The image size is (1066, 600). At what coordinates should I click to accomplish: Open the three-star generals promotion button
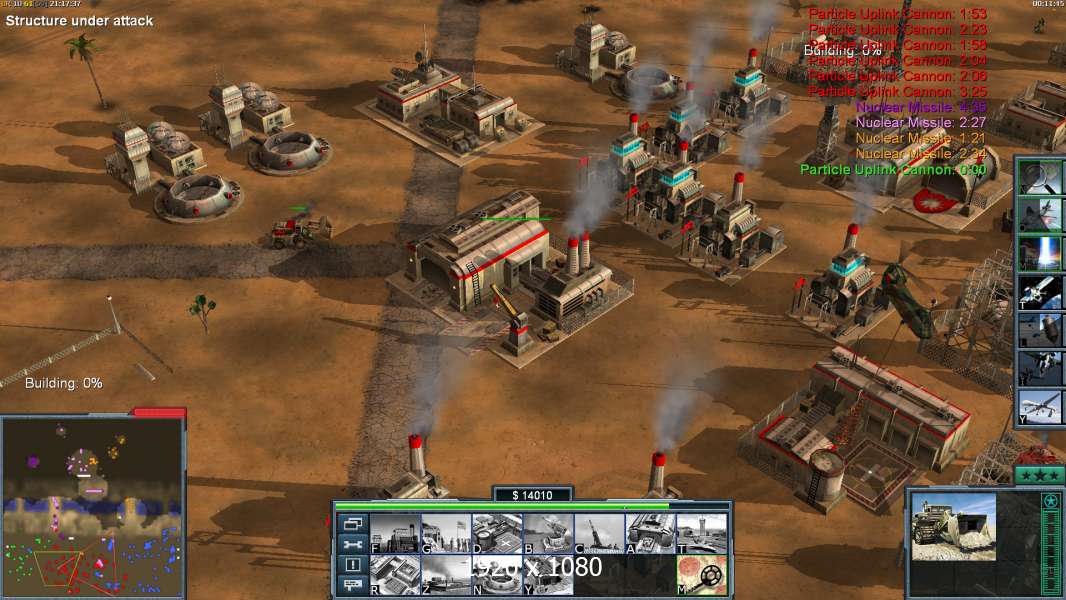(1038, 474)
